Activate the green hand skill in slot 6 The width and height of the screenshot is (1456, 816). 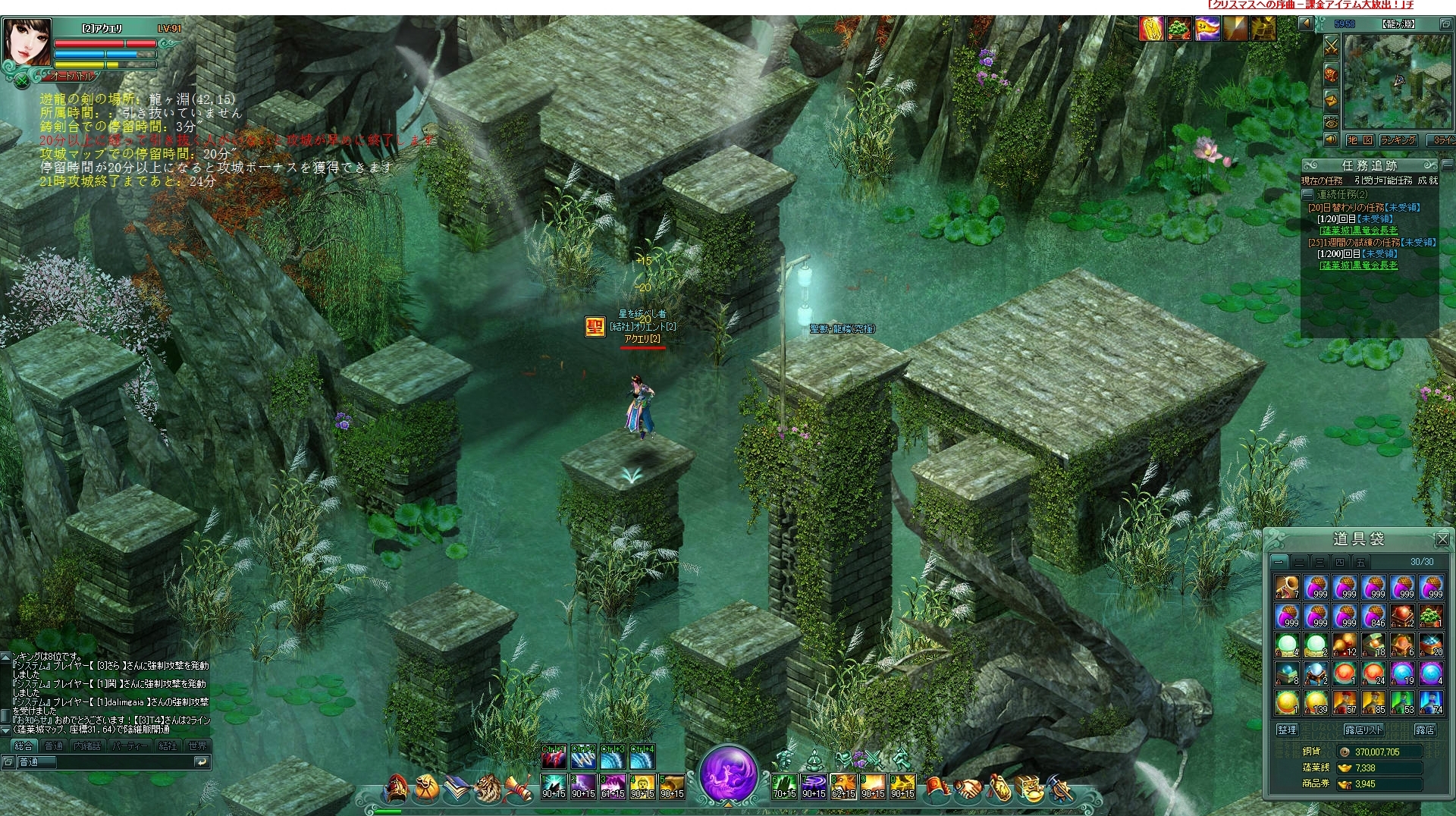click(784, 786)
